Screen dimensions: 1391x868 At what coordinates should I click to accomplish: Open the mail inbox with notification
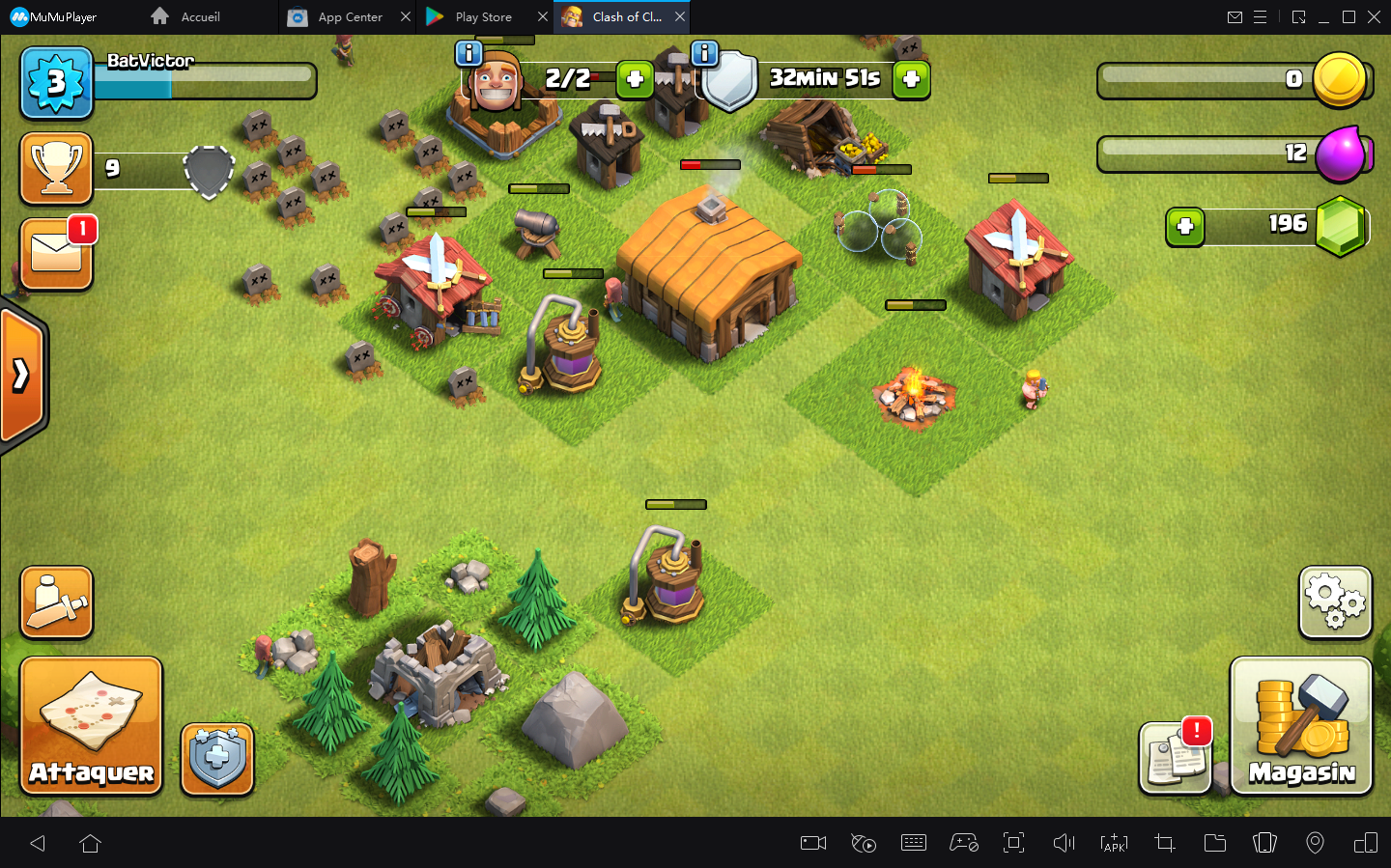[x=56, y=254]
